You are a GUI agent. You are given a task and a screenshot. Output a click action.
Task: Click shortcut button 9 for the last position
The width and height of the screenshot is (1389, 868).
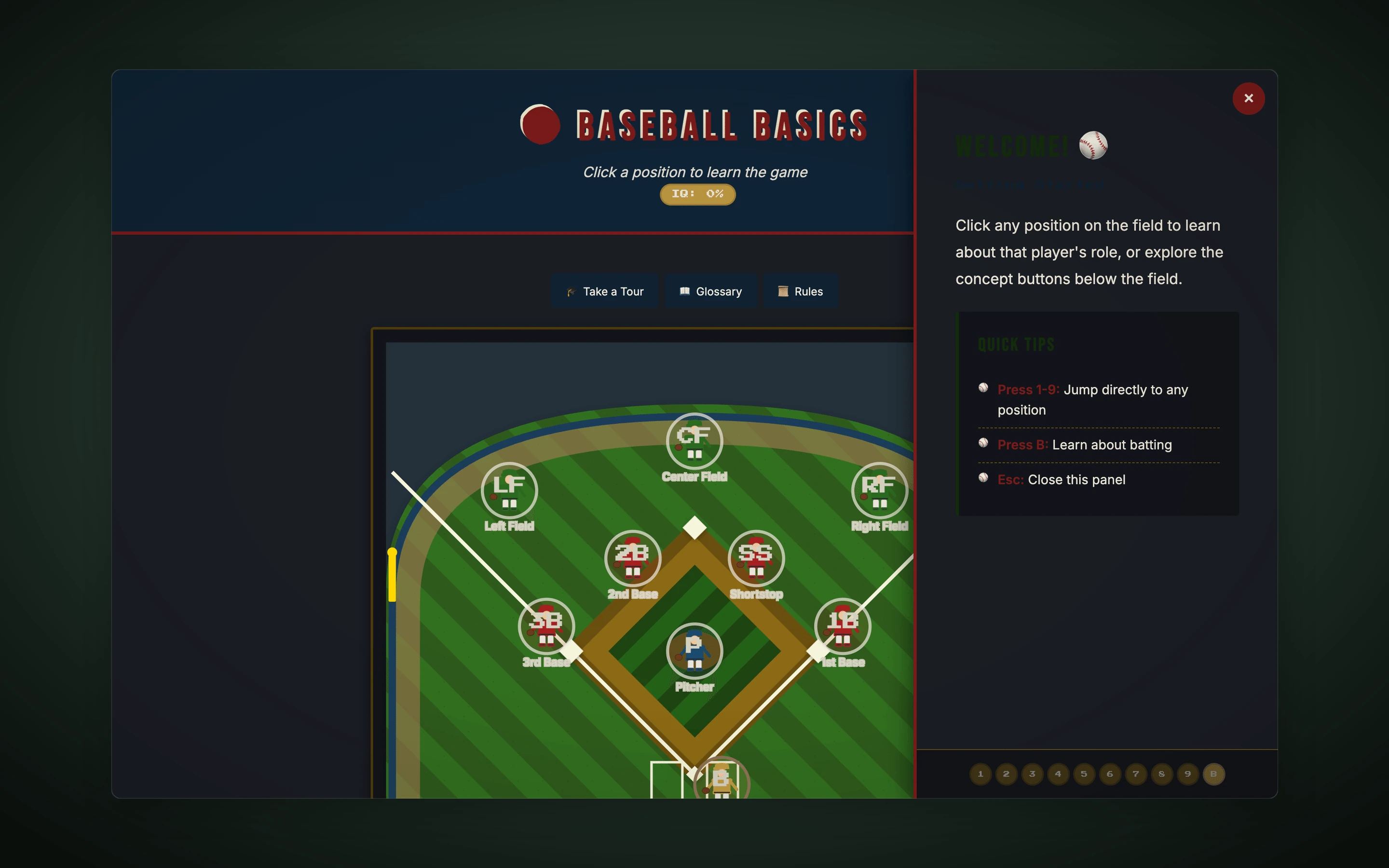point(1186,774)
